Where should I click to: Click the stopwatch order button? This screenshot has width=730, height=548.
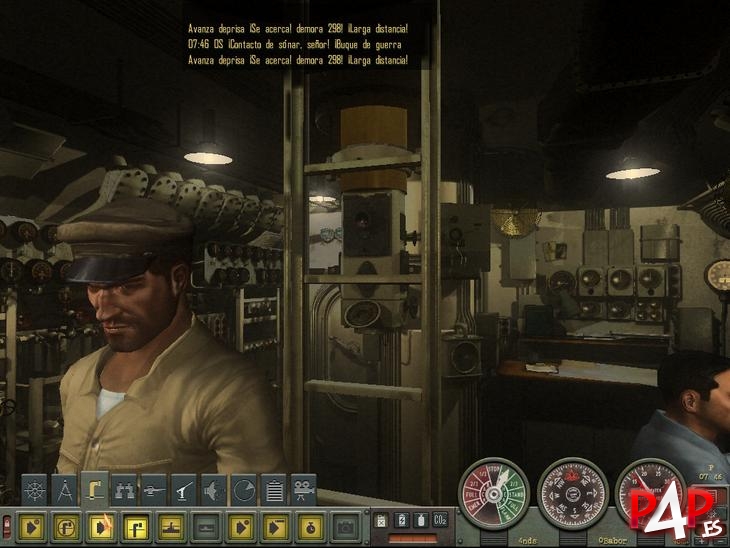coord(308,525)
